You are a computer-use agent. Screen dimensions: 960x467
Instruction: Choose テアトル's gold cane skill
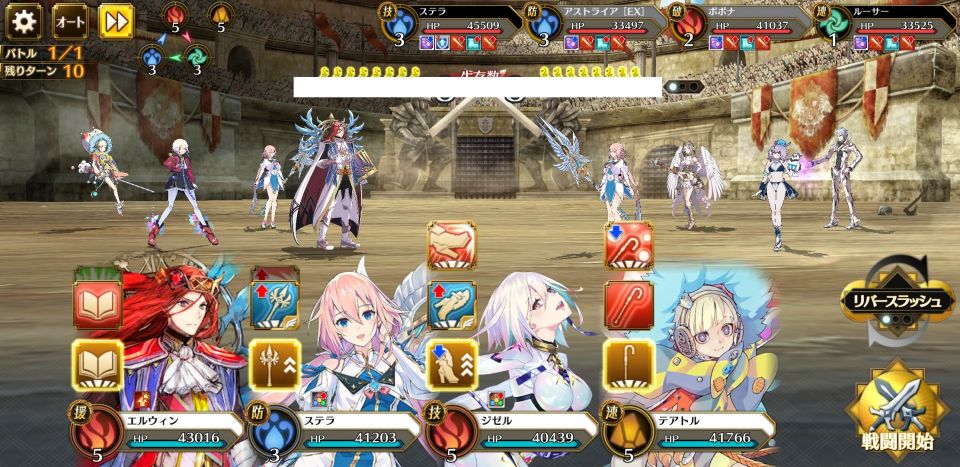tap(629, 364)
